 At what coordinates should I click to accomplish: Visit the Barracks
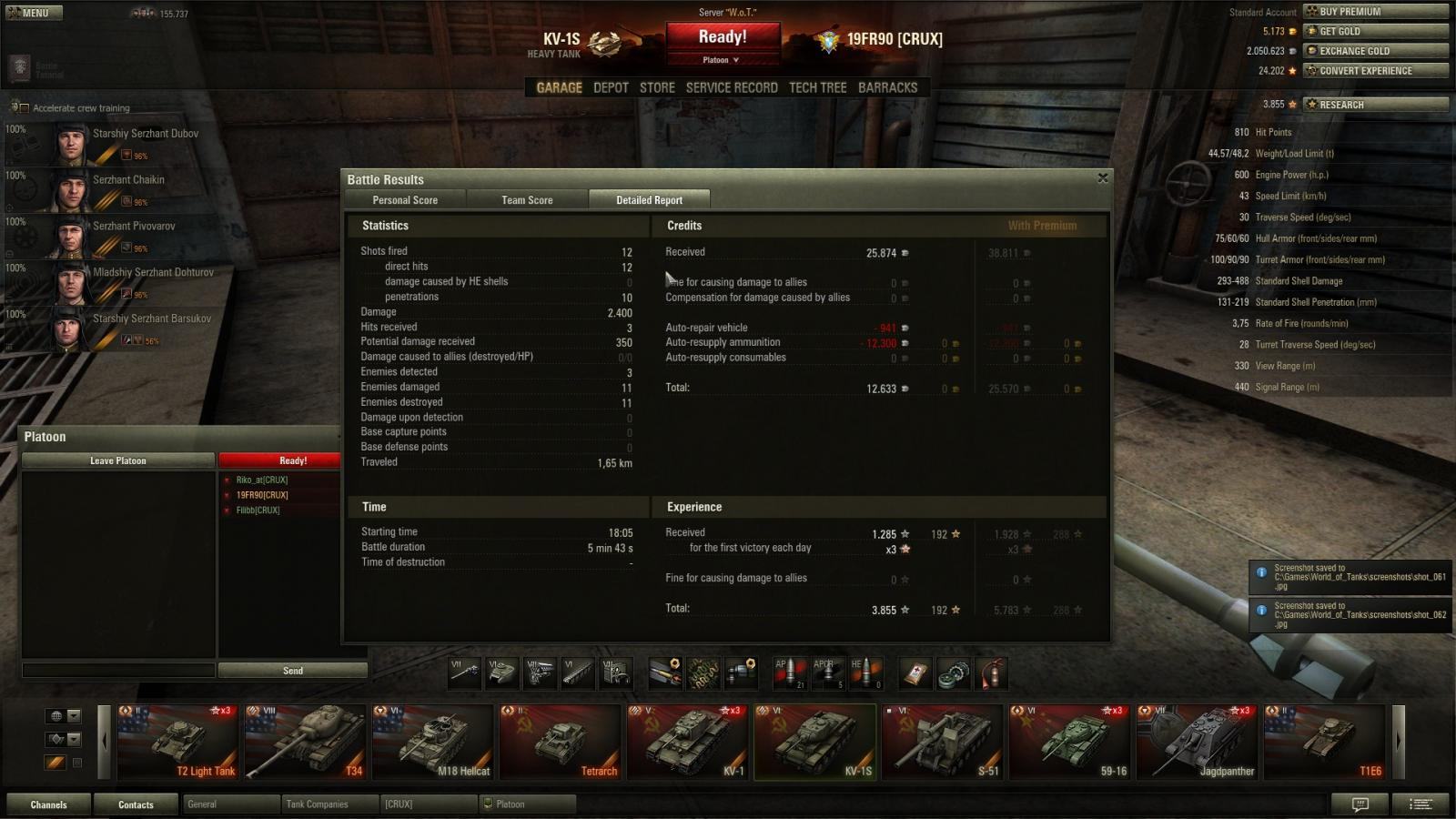(887, 87)
